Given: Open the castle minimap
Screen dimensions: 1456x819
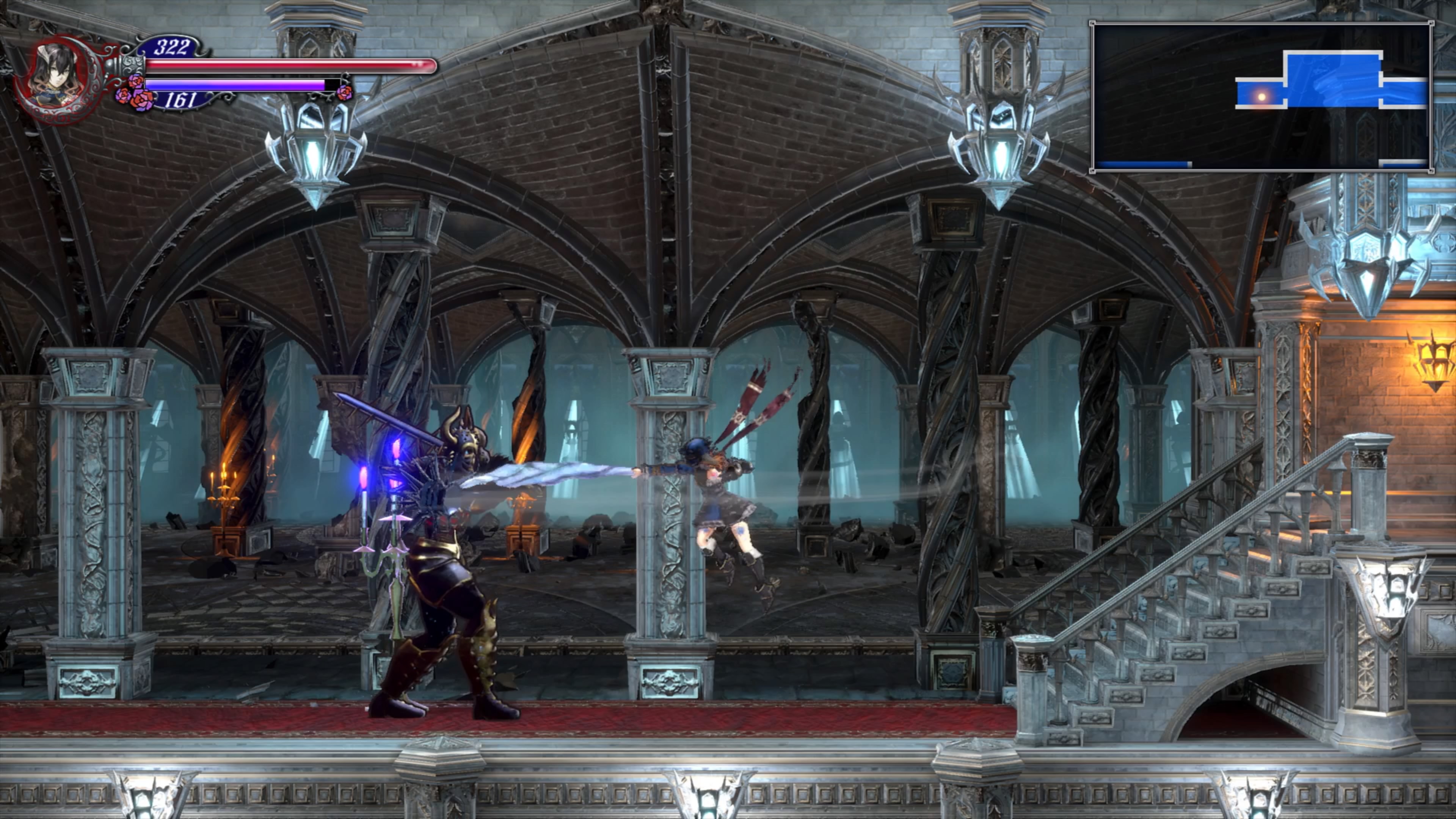Looking at the screenshot, I should point(1261,97).
